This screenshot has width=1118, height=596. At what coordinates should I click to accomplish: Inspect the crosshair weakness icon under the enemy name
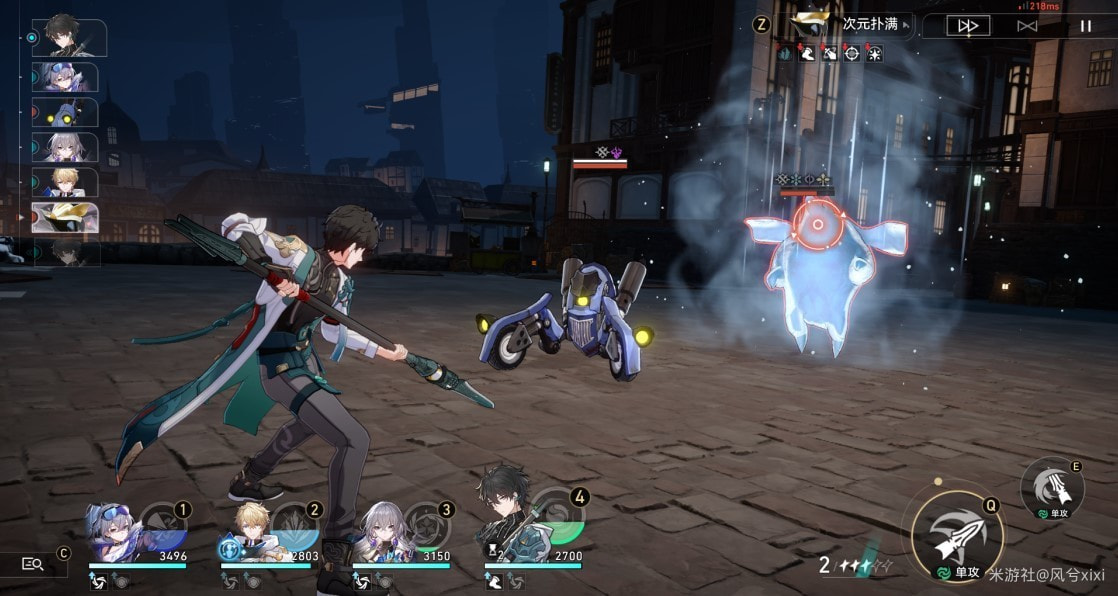[852, 53]
